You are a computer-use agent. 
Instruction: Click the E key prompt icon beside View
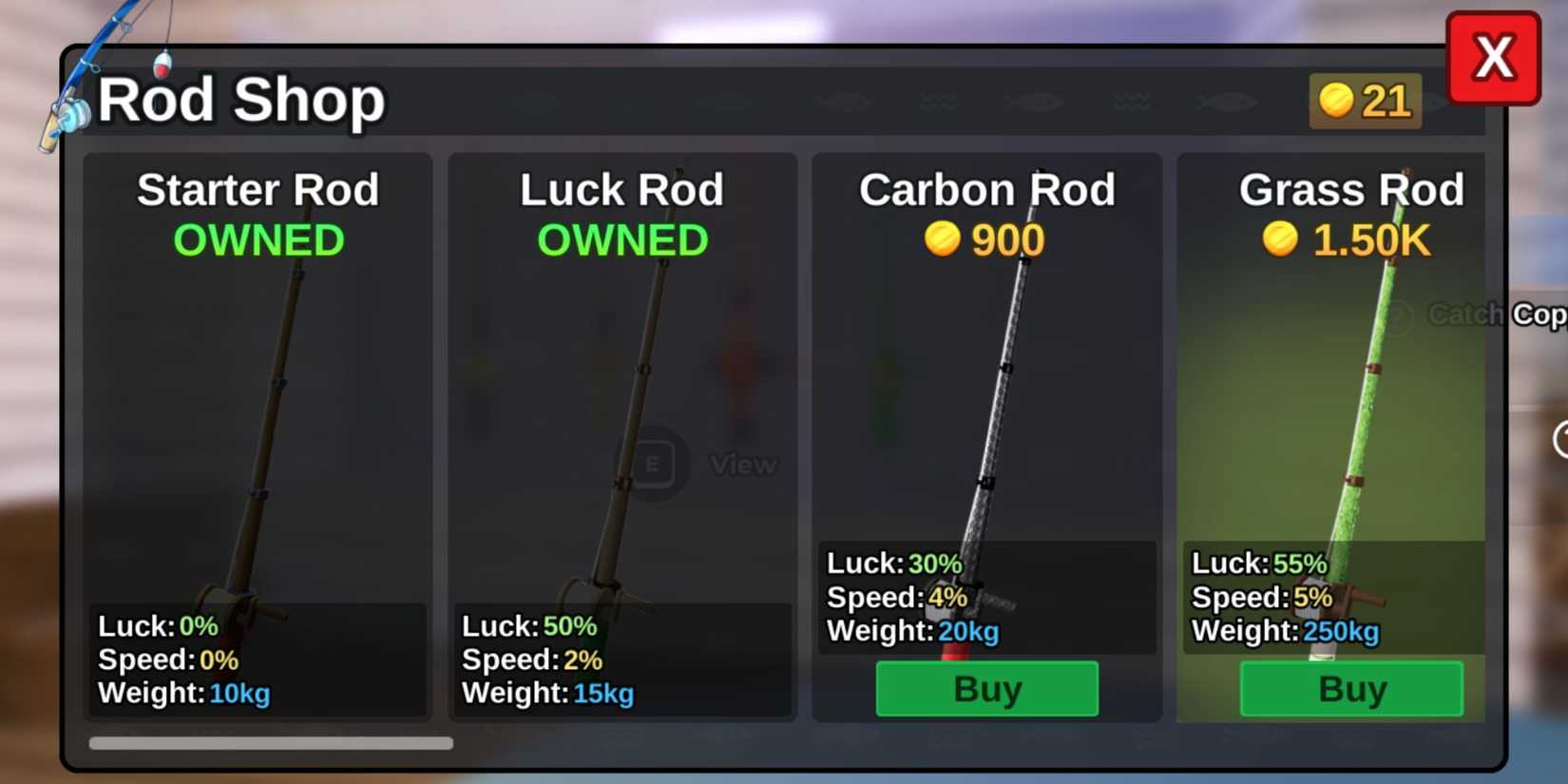point(654,464)
